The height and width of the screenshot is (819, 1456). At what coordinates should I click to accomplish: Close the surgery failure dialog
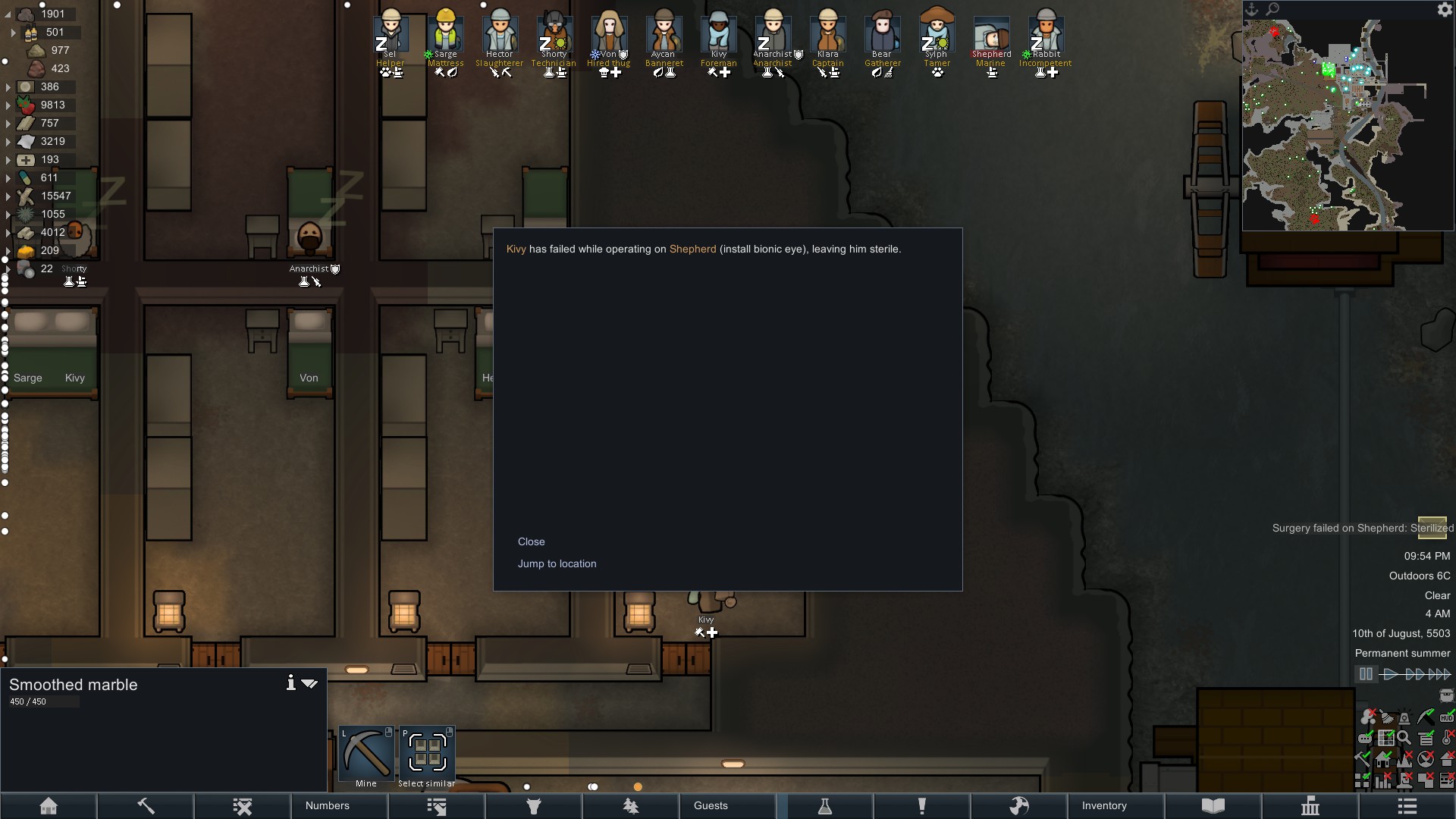[x=531, y=541]
